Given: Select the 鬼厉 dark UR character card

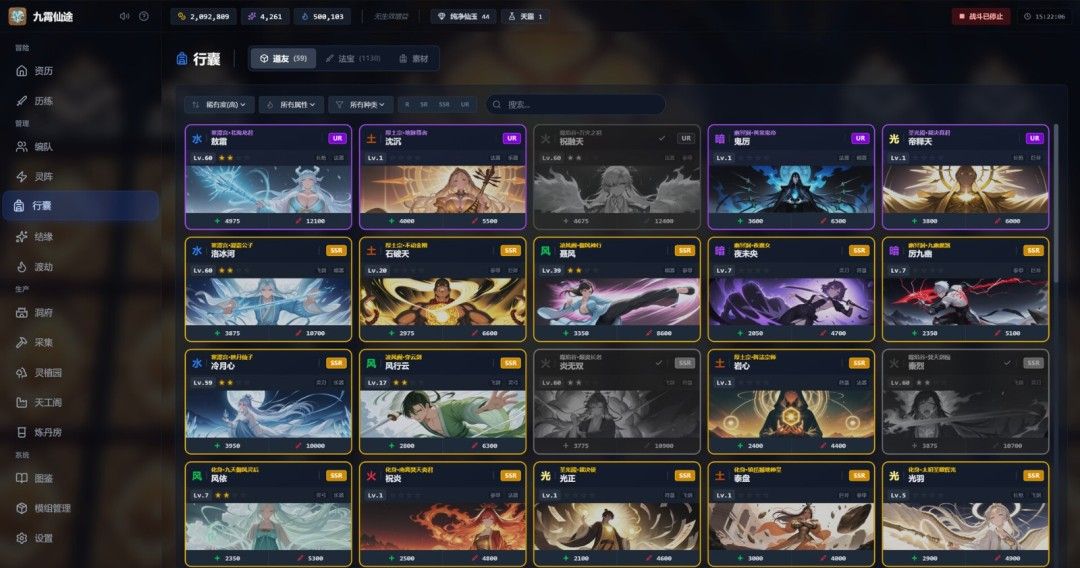Looking at the screenshot, I should point(790,177).
